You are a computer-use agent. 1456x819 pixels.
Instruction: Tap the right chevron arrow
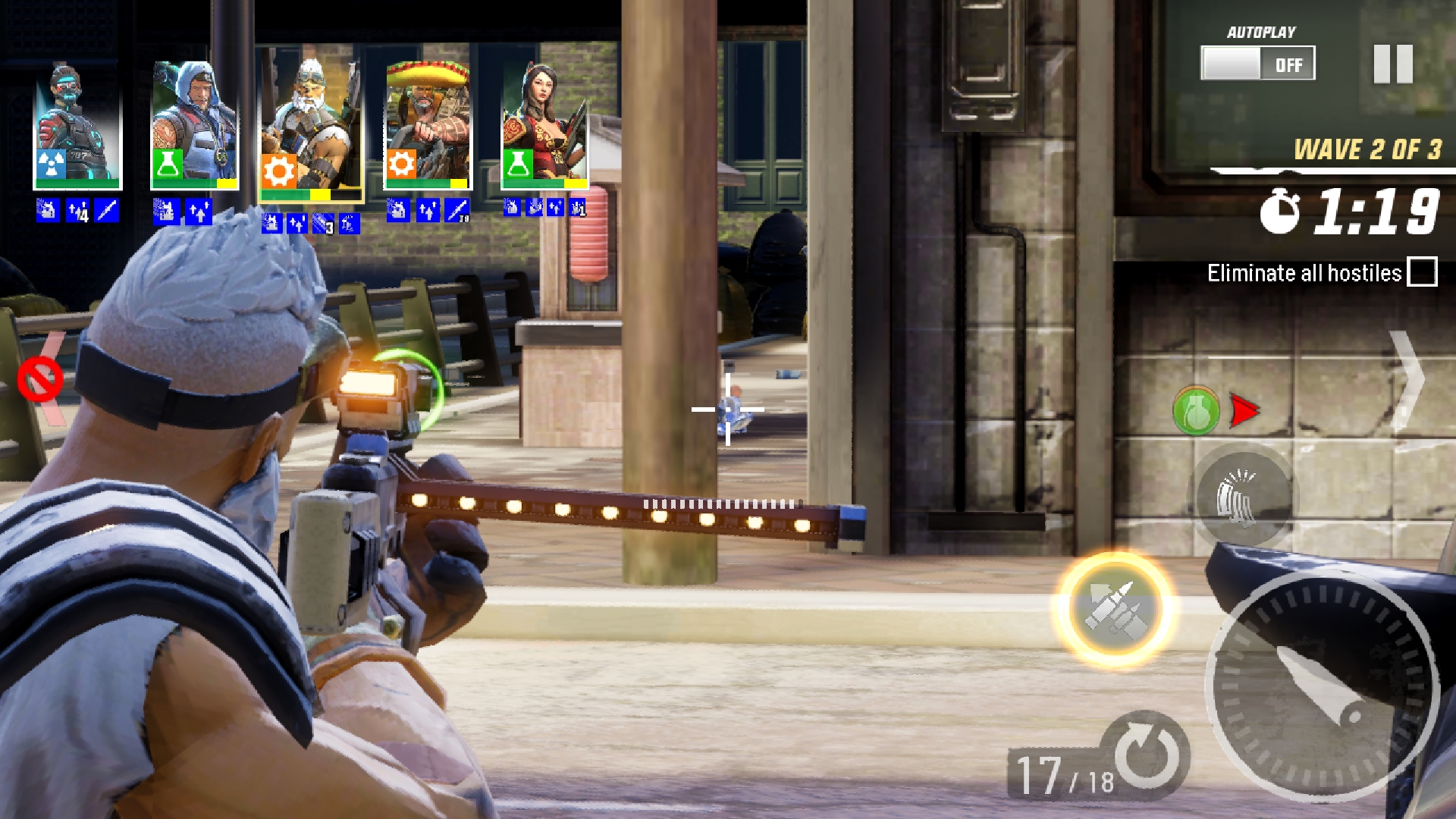click(1405, 379)
